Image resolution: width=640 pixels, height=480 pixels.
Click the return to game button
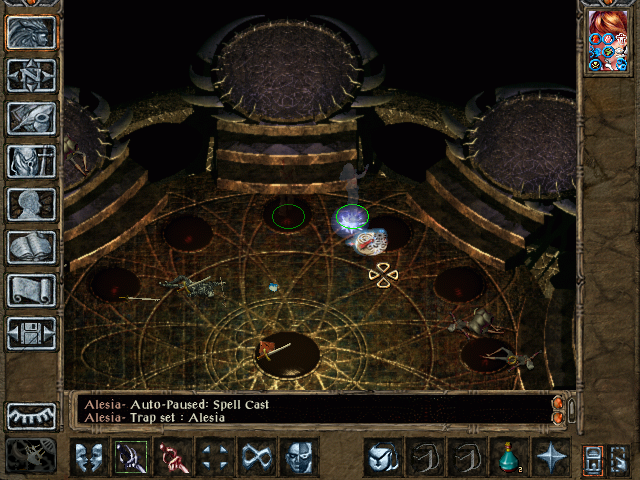[x=31, y=32]
